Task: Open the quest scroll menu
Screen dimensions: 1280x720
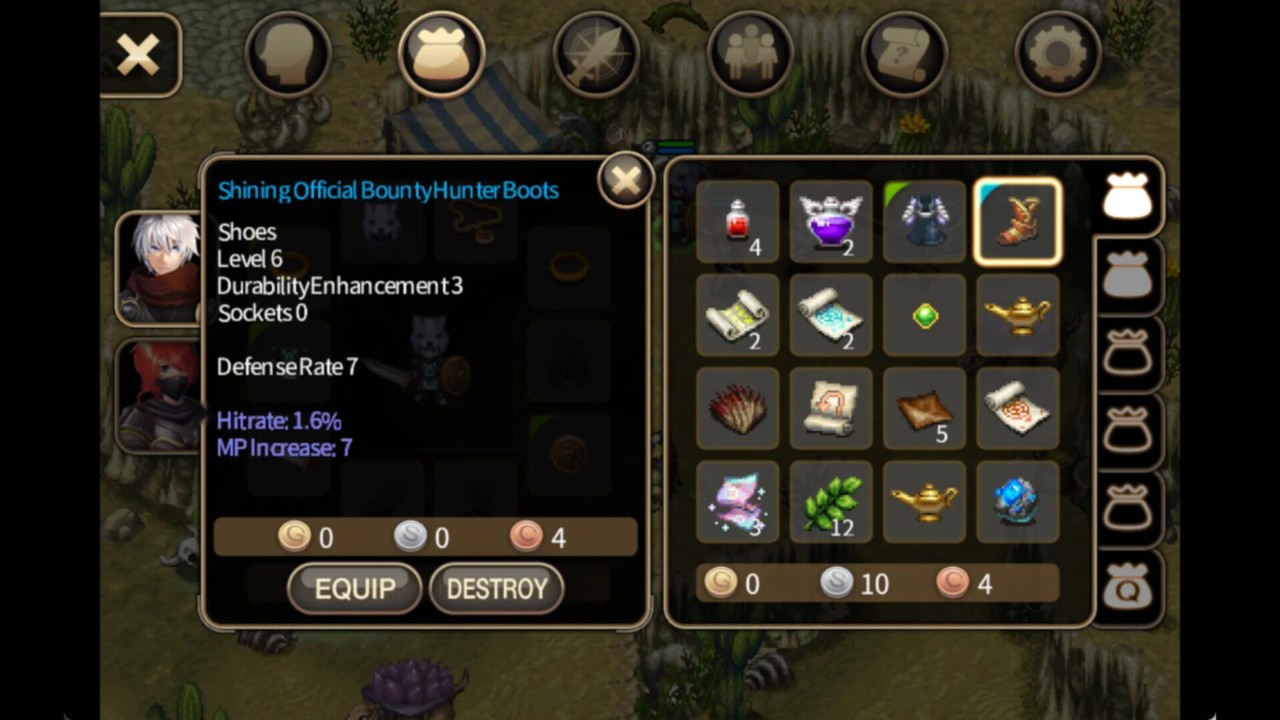Action: pos(904,55)
